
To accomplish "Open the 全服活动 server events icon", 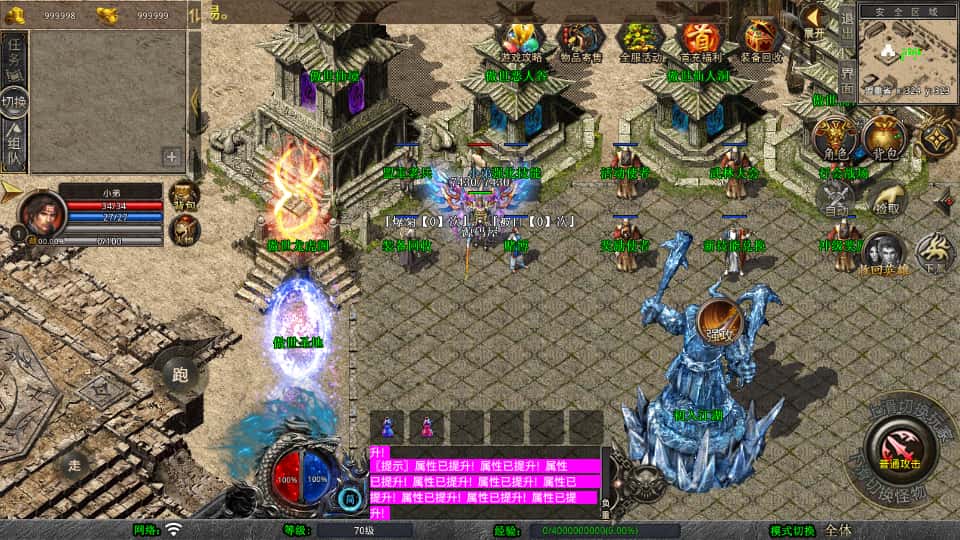I will (x=641, y=38).
